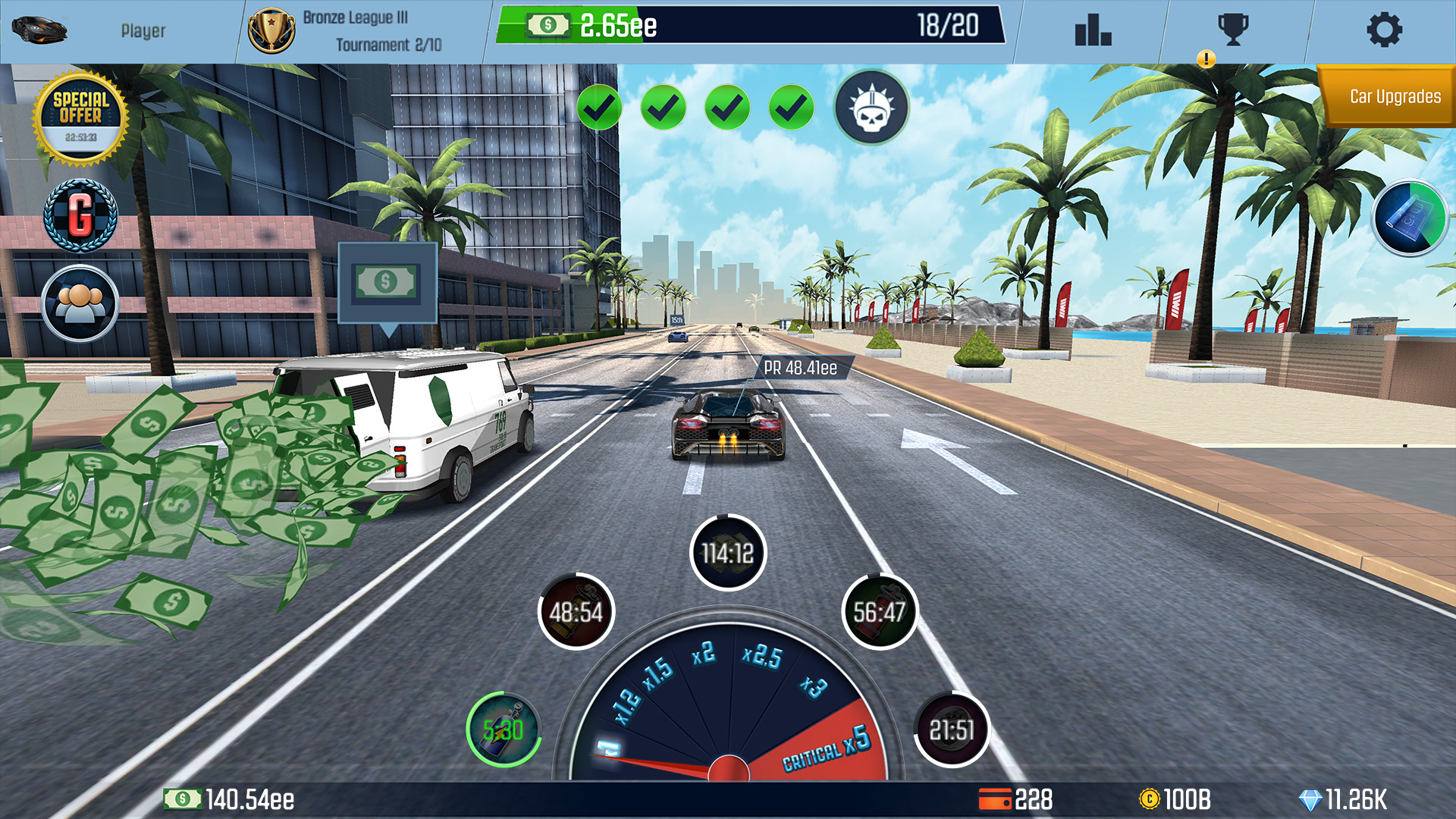The width and height of the screenshot is (1456, 819).
Task: Collect cash from the delivery van bubble
Action: [387, 283]
